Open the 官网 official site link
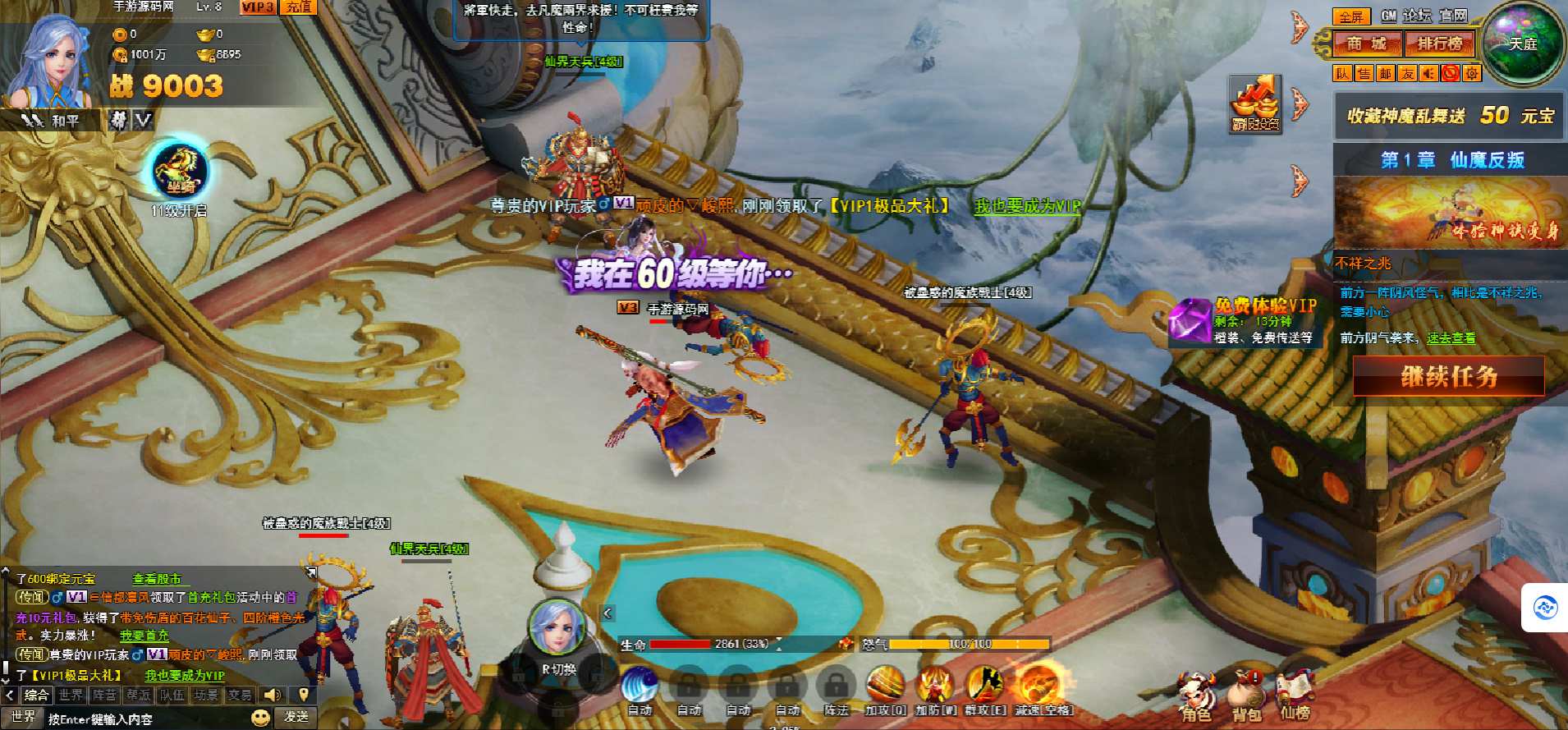Screen dimensions: 1568x730 (1453, 16)
